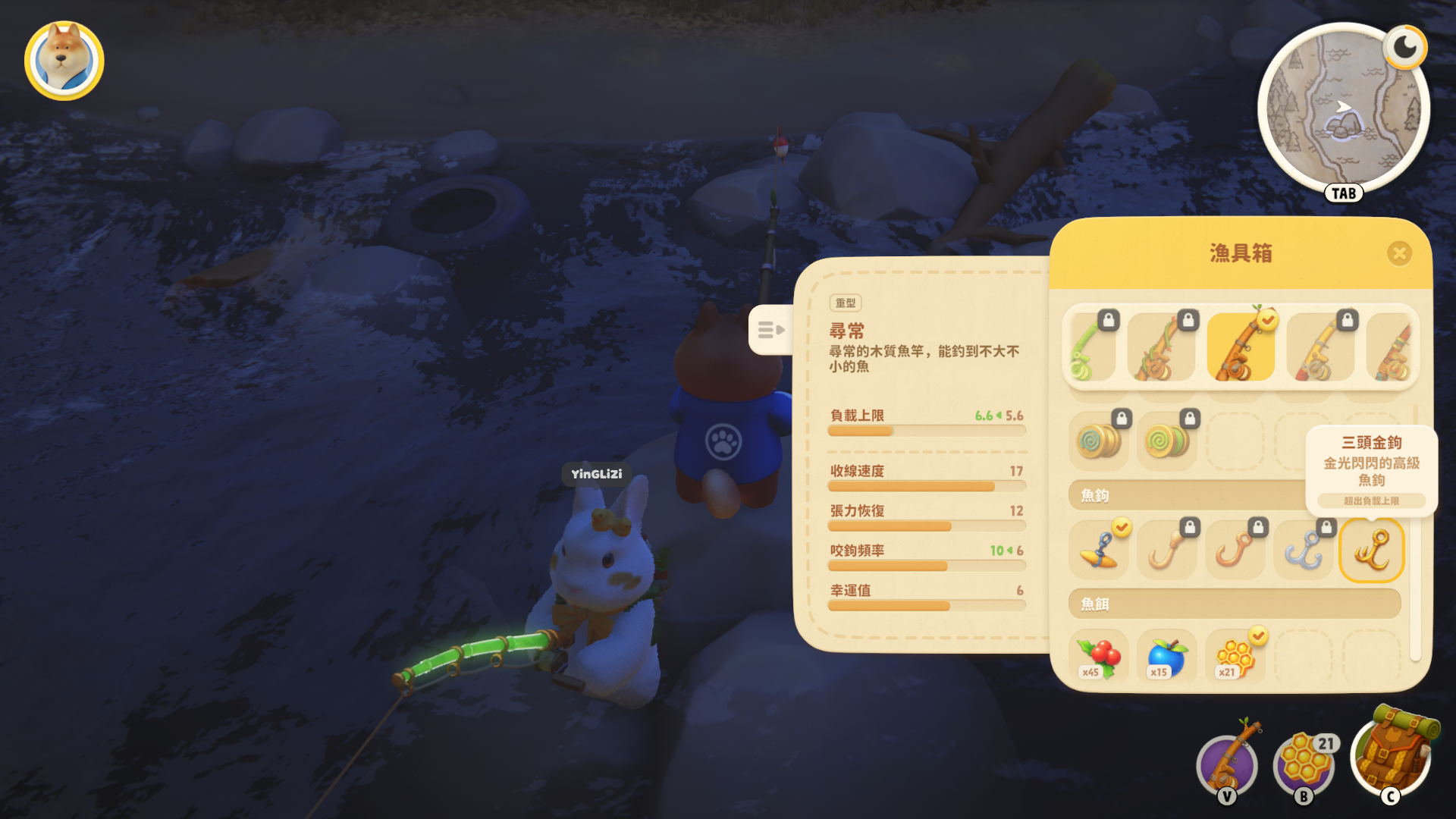This screenshot has width=1456, height=819.
Task: Select the locked silver anchor hook
Action: point(1304,551)
